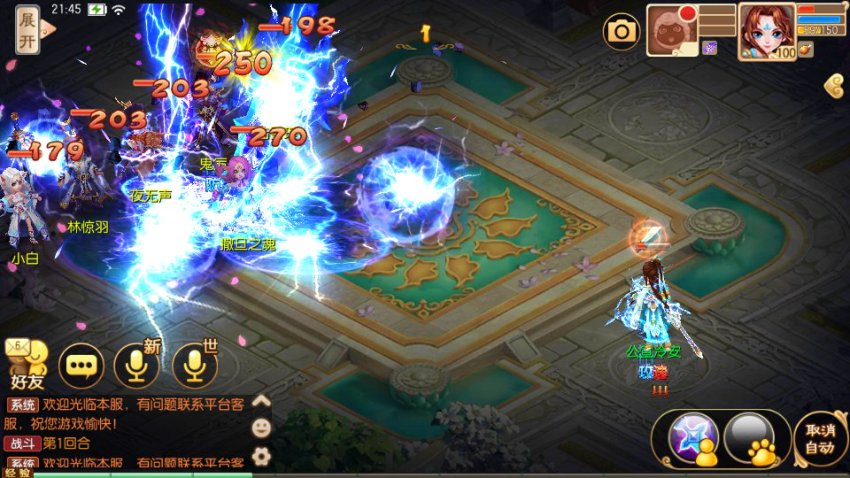Open the chat speech bubble button
Viewport: 850px width, 478px height.
pyautogui.click(x=82, y=365)
